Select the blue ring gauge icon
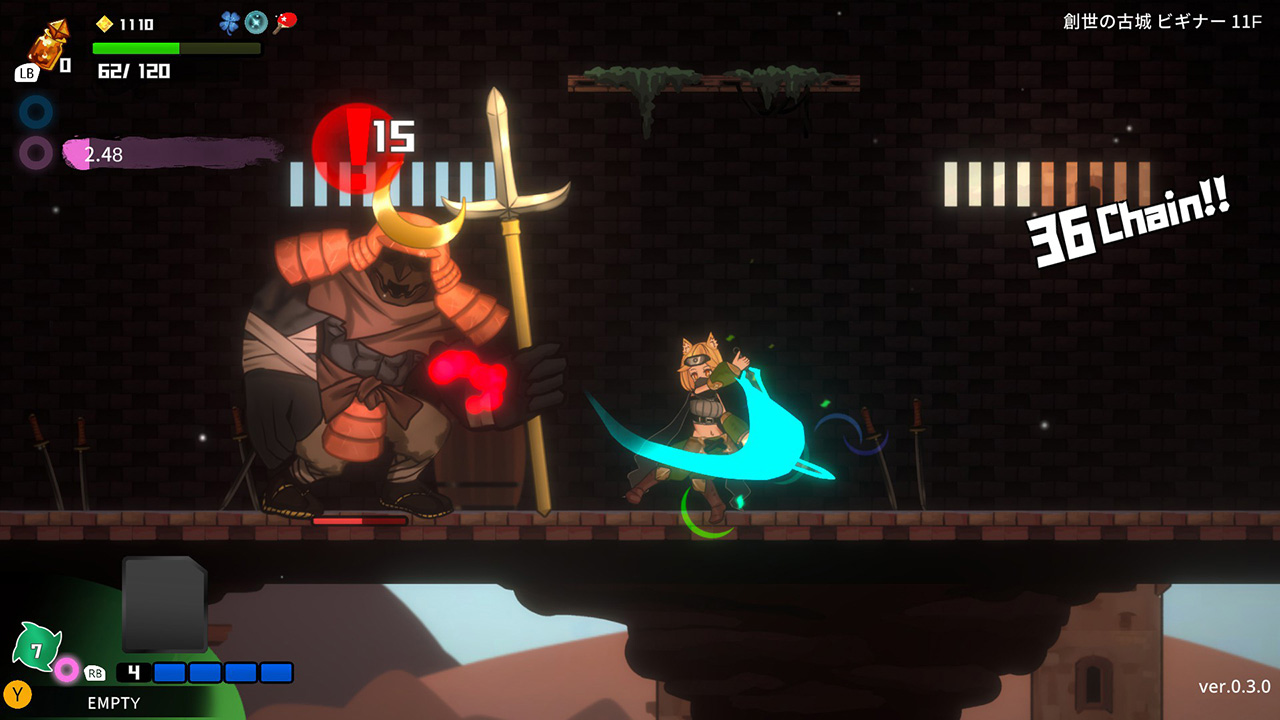1280x720 pixels. 36,112
